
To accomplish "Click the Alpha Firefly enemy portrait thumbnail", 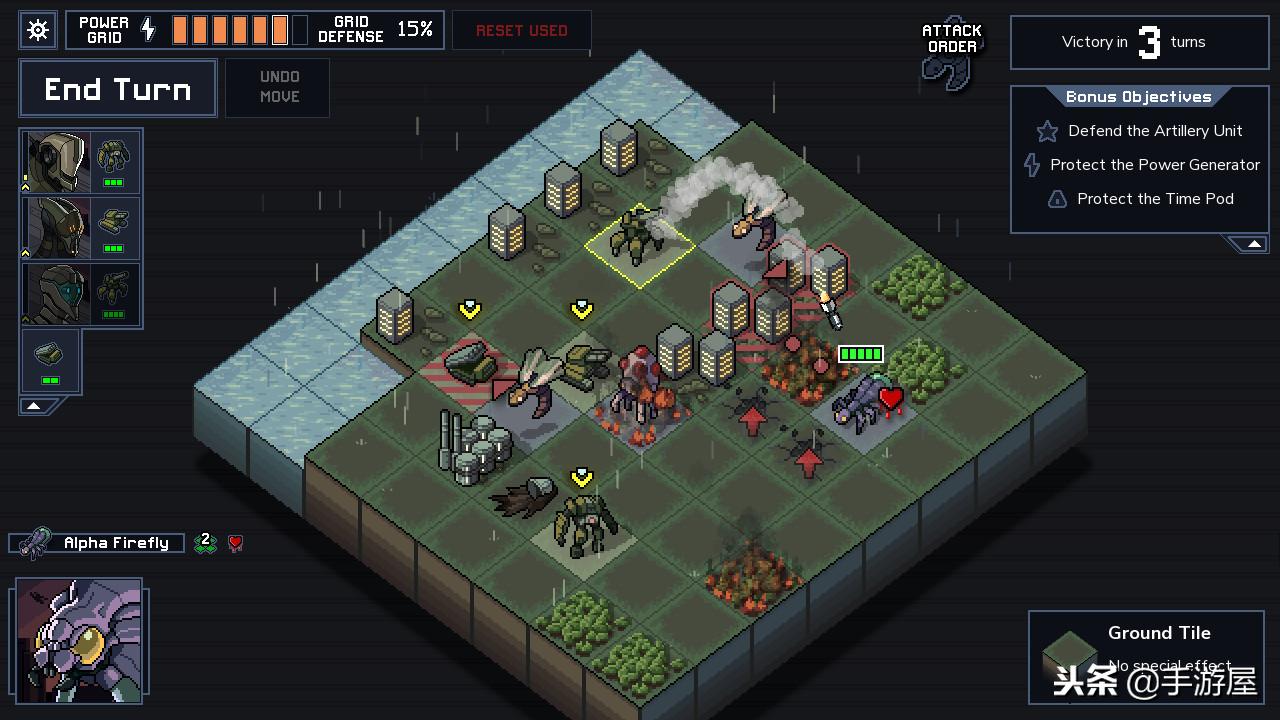I will 79,640.
